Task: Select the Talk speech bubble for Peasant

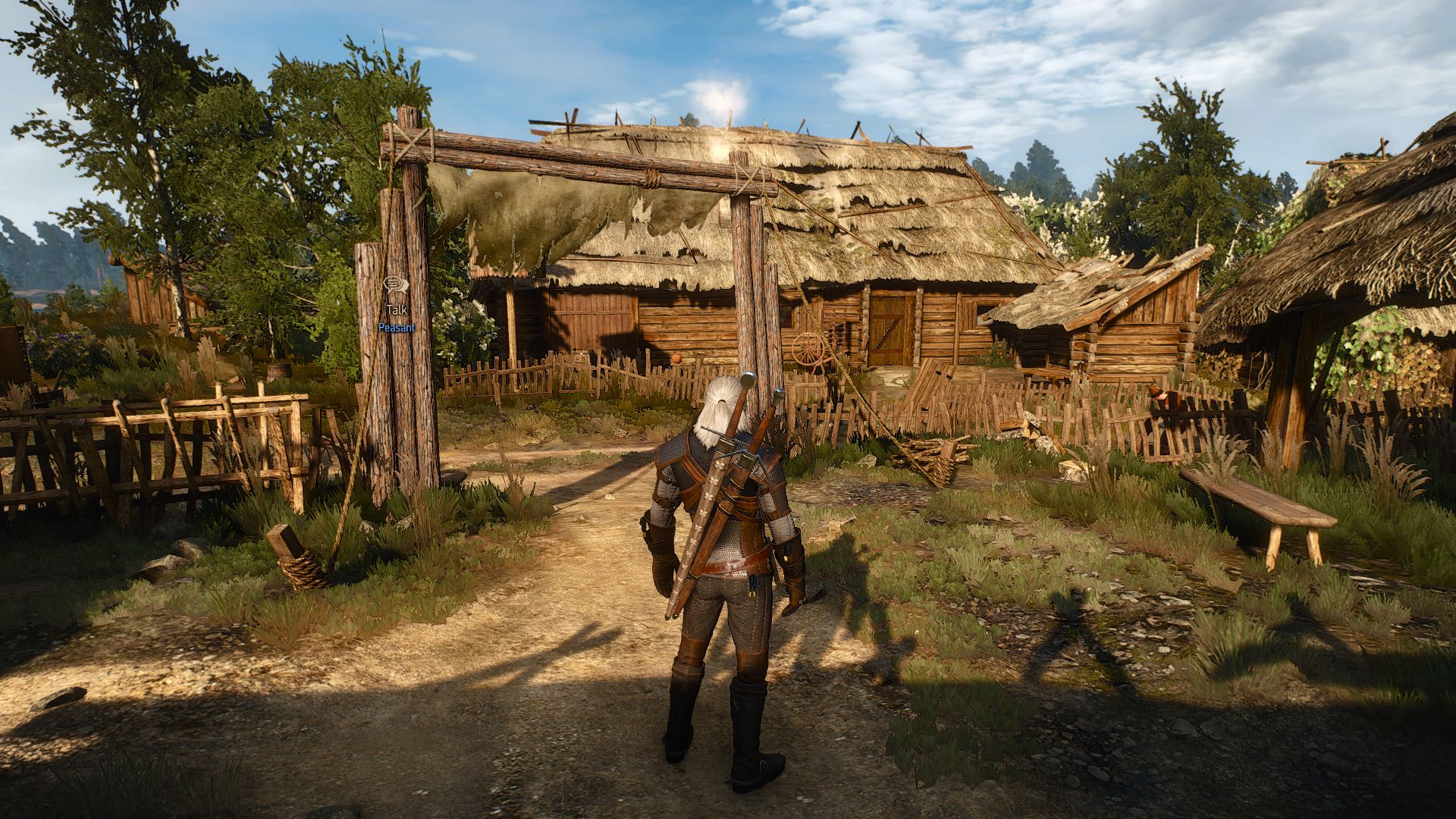Action: point(396,286)
